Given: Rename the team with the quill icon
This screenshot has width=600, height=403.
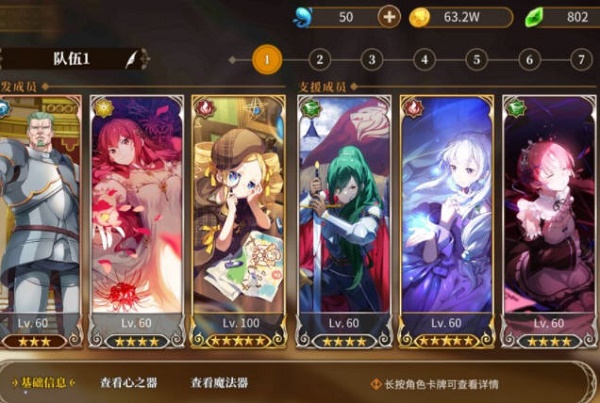Looking at the screenshot, I should pyautogui.click(x=131, y=59).
